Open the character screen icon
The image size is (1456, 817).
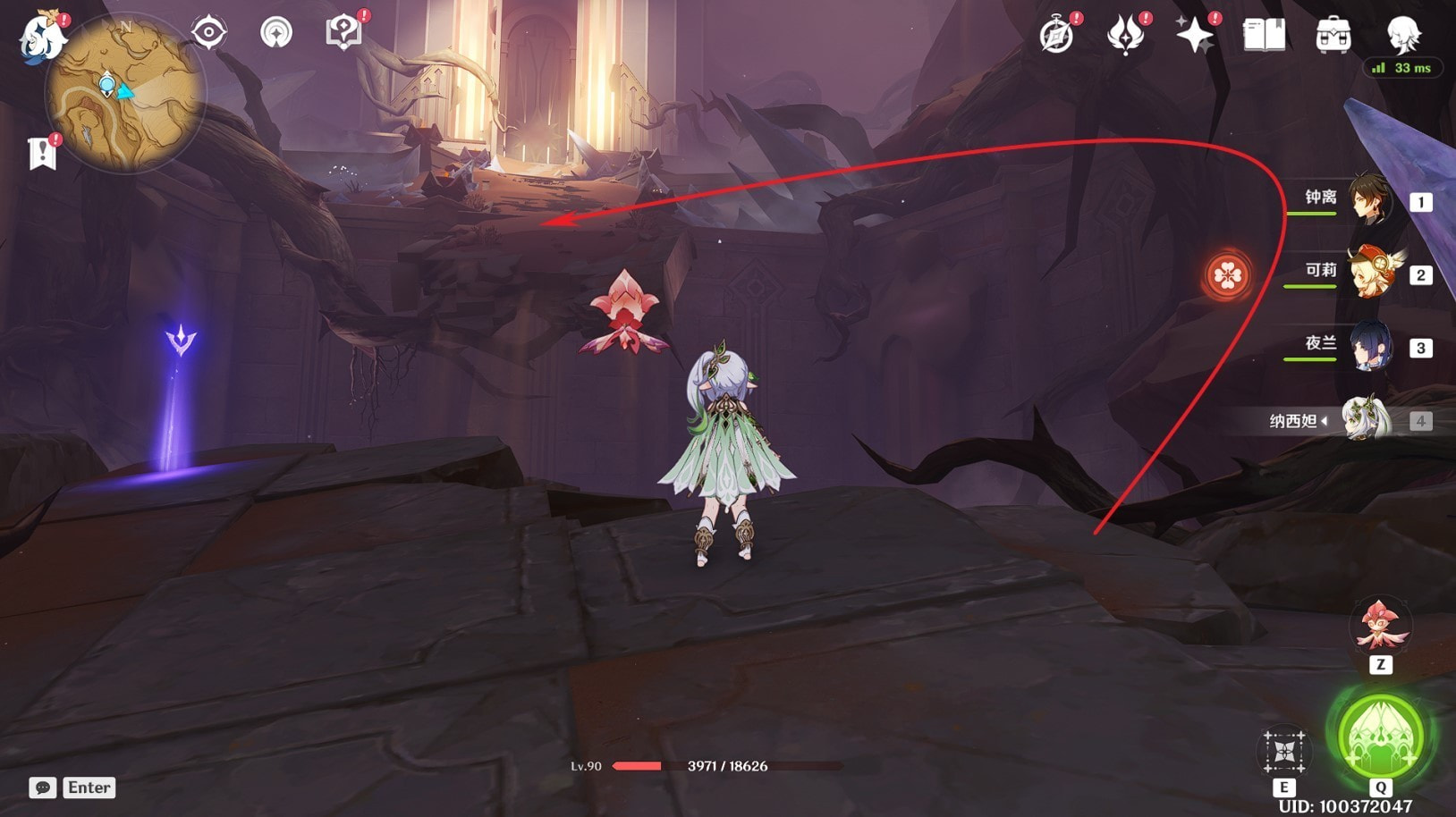[1402, 34]
